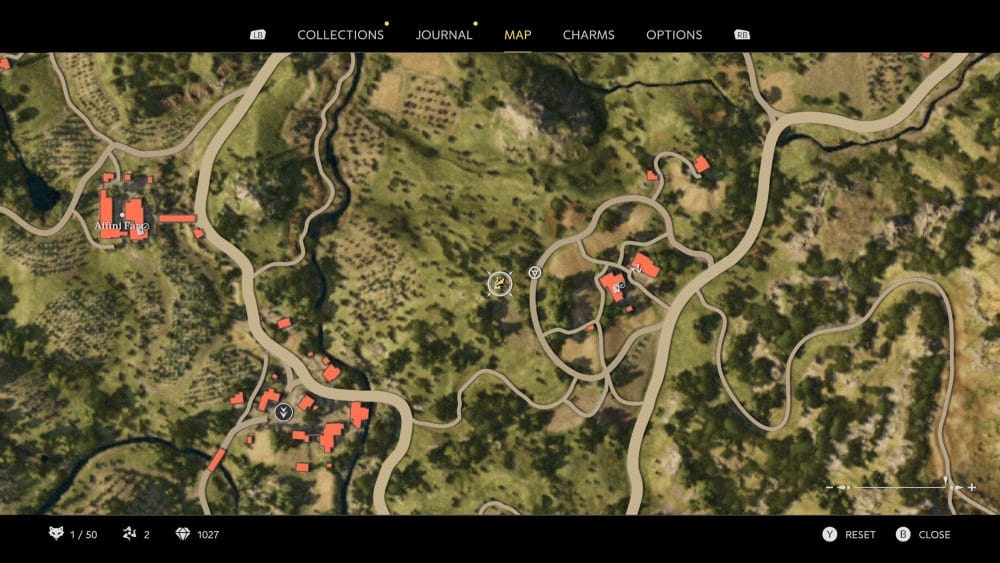Zoom in with the map plus button
Screen dimensions: 1000x563
point(971,487)
